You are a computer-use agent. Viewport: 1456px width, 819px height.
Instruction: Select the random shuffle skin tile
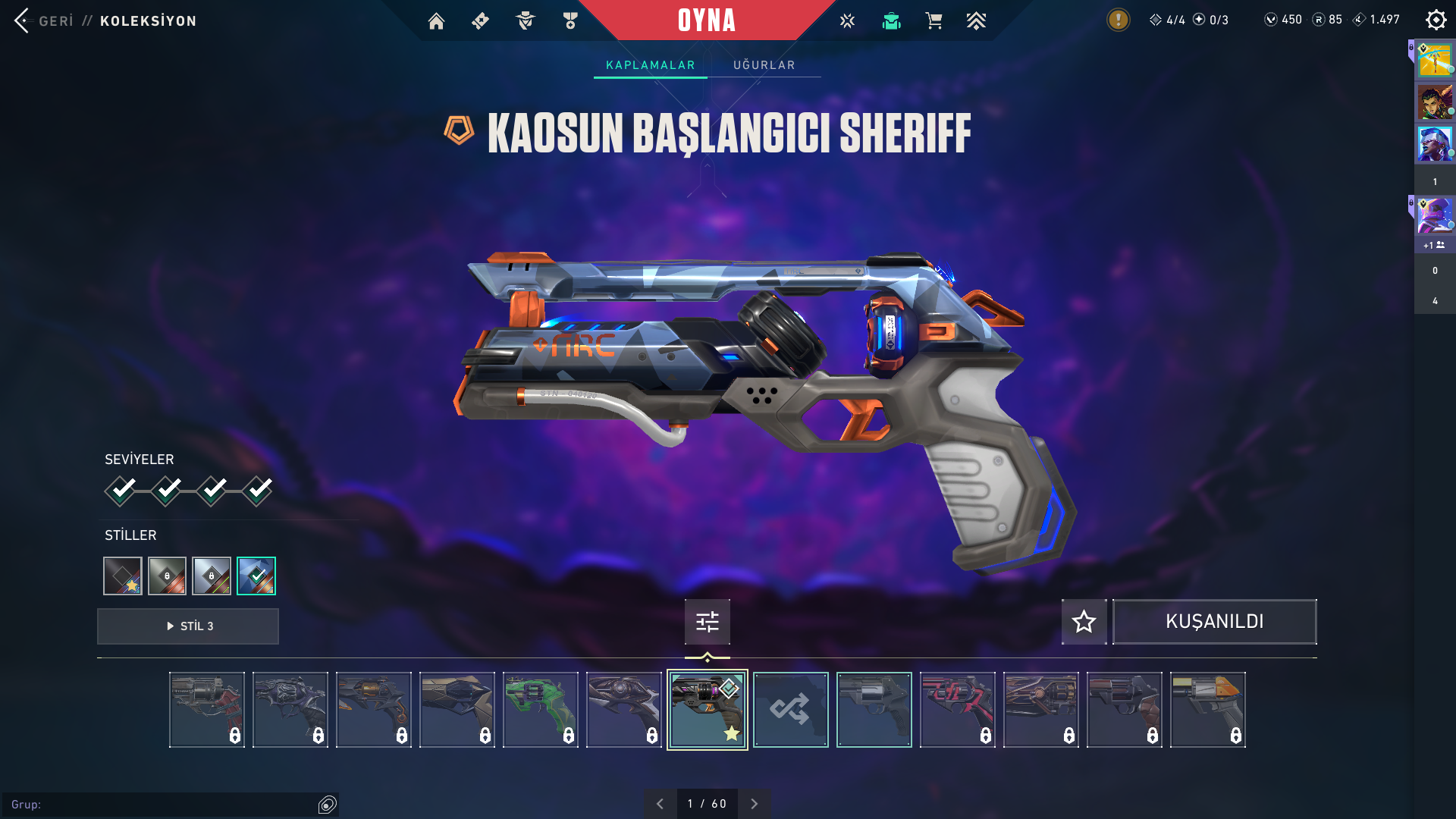click(790, 710)
